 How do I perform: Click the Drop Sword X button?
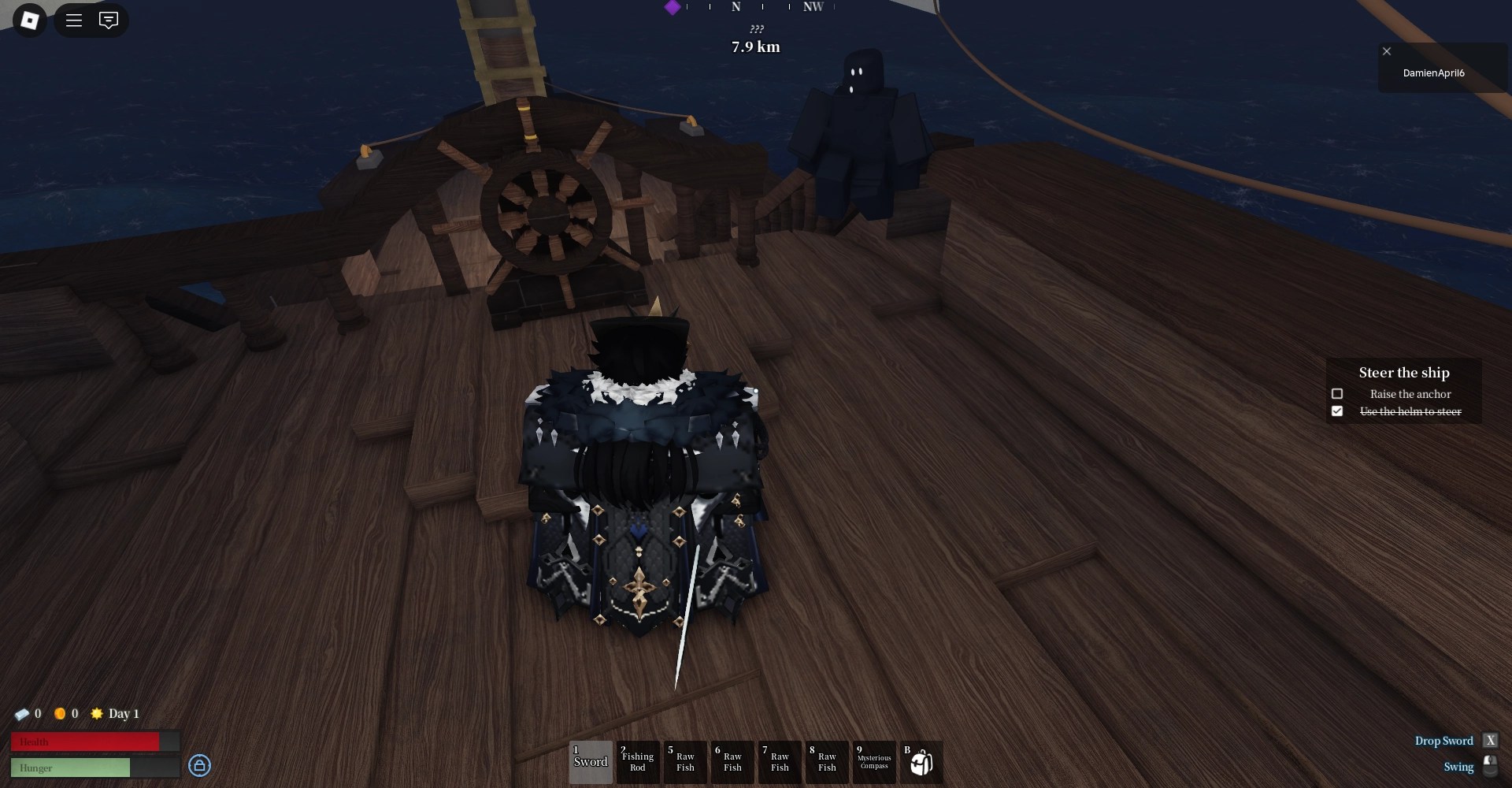pos(1491,741)
